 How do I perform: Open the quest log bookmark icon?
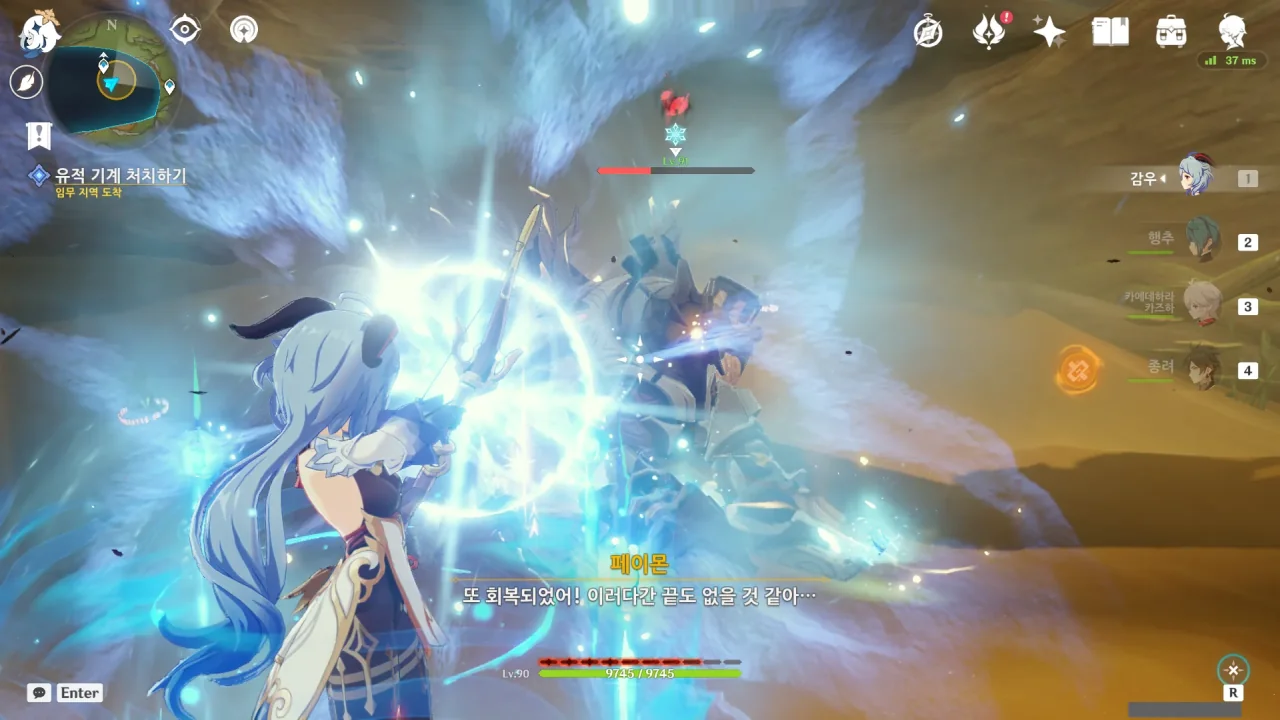coord(39,135)
